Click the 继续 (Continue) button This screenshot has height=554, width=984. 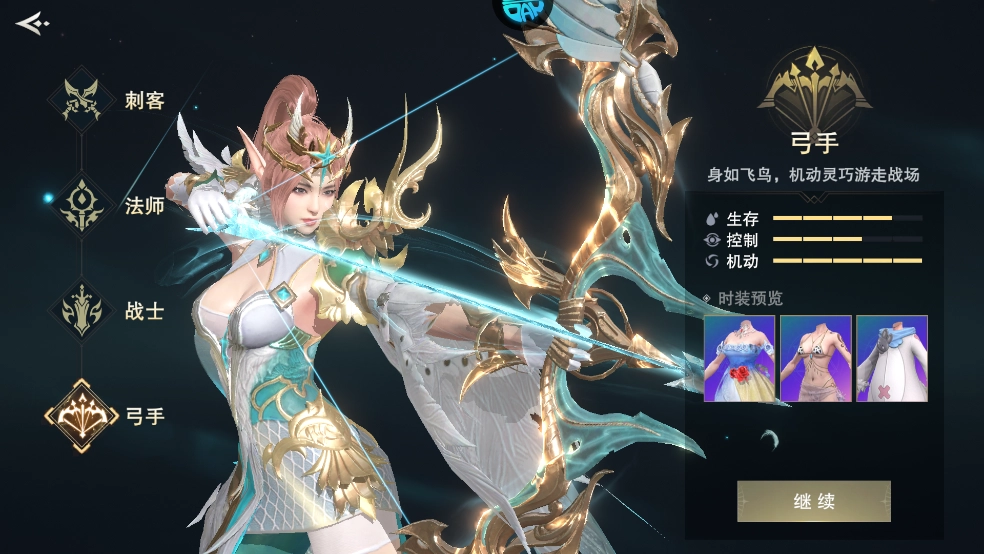(813, 501)
